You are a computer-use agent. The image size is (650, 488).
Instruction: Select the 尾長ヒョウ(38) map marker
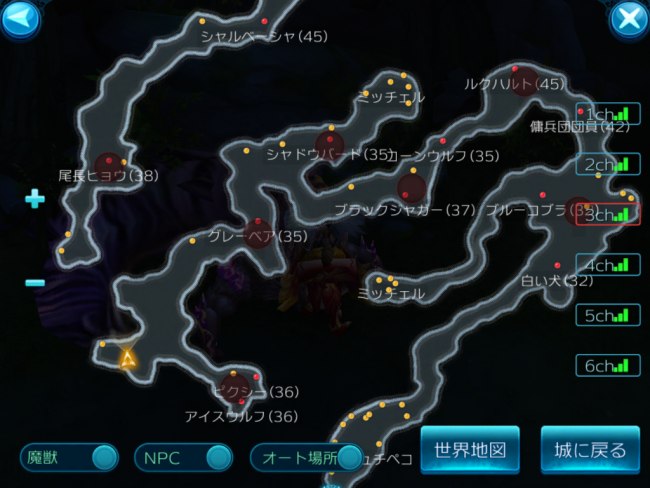tap(109, 163)
